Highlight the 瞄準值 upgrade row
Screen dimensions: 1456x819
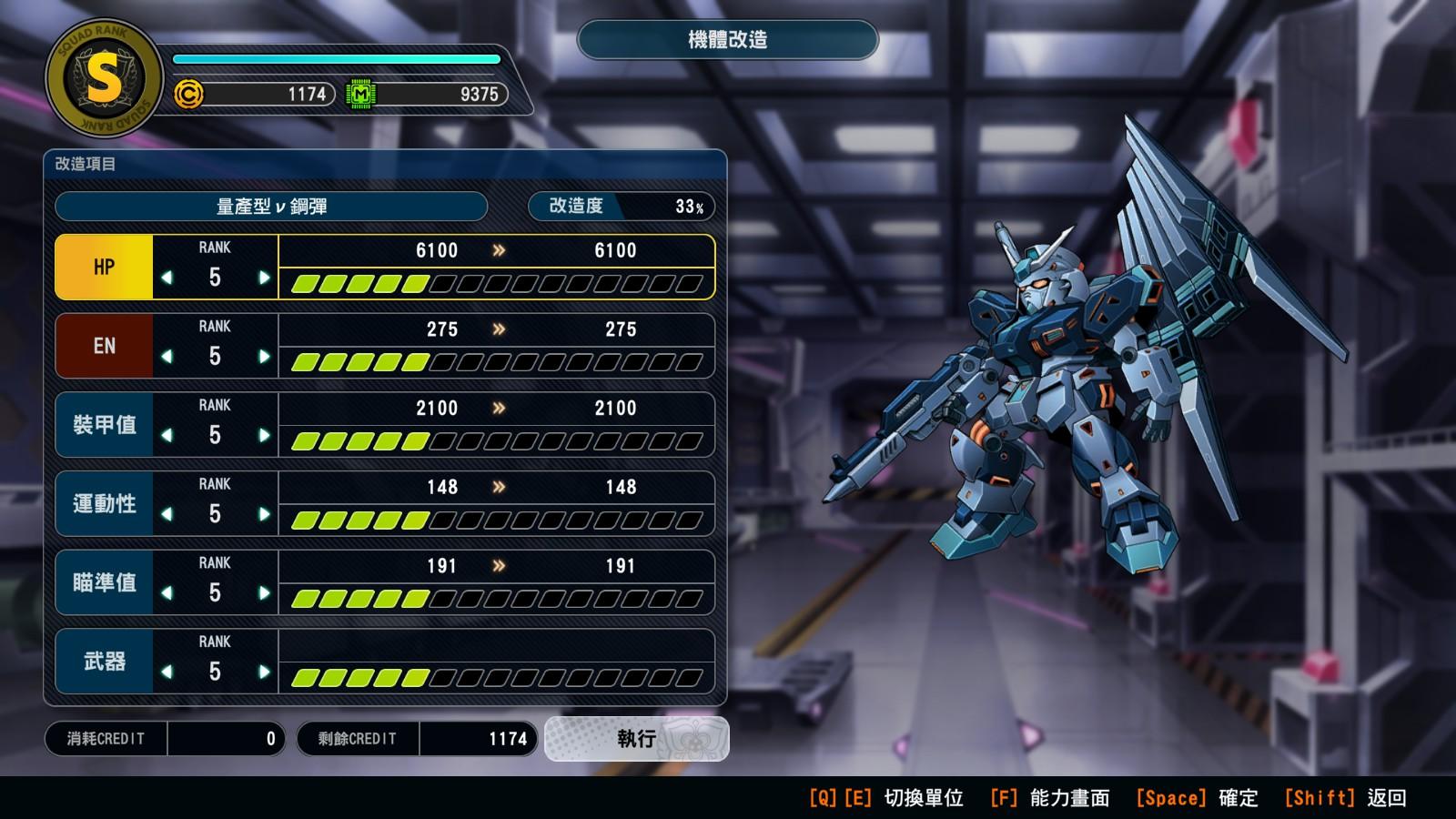[x=104, y=582]
